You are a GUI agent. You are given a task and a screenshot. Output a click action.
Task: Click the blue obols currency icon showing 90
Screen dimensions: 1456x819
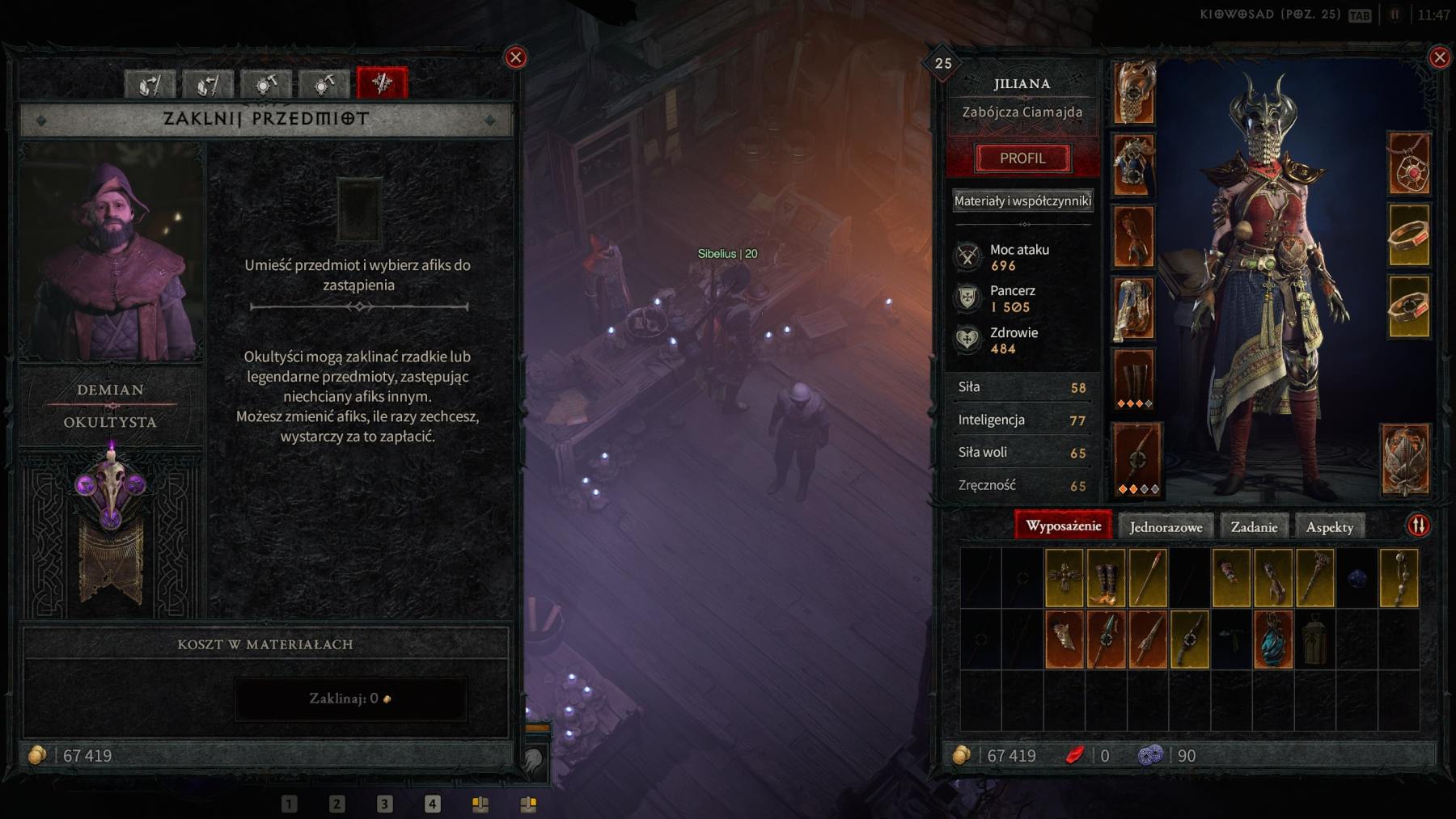coord(1151,756)
